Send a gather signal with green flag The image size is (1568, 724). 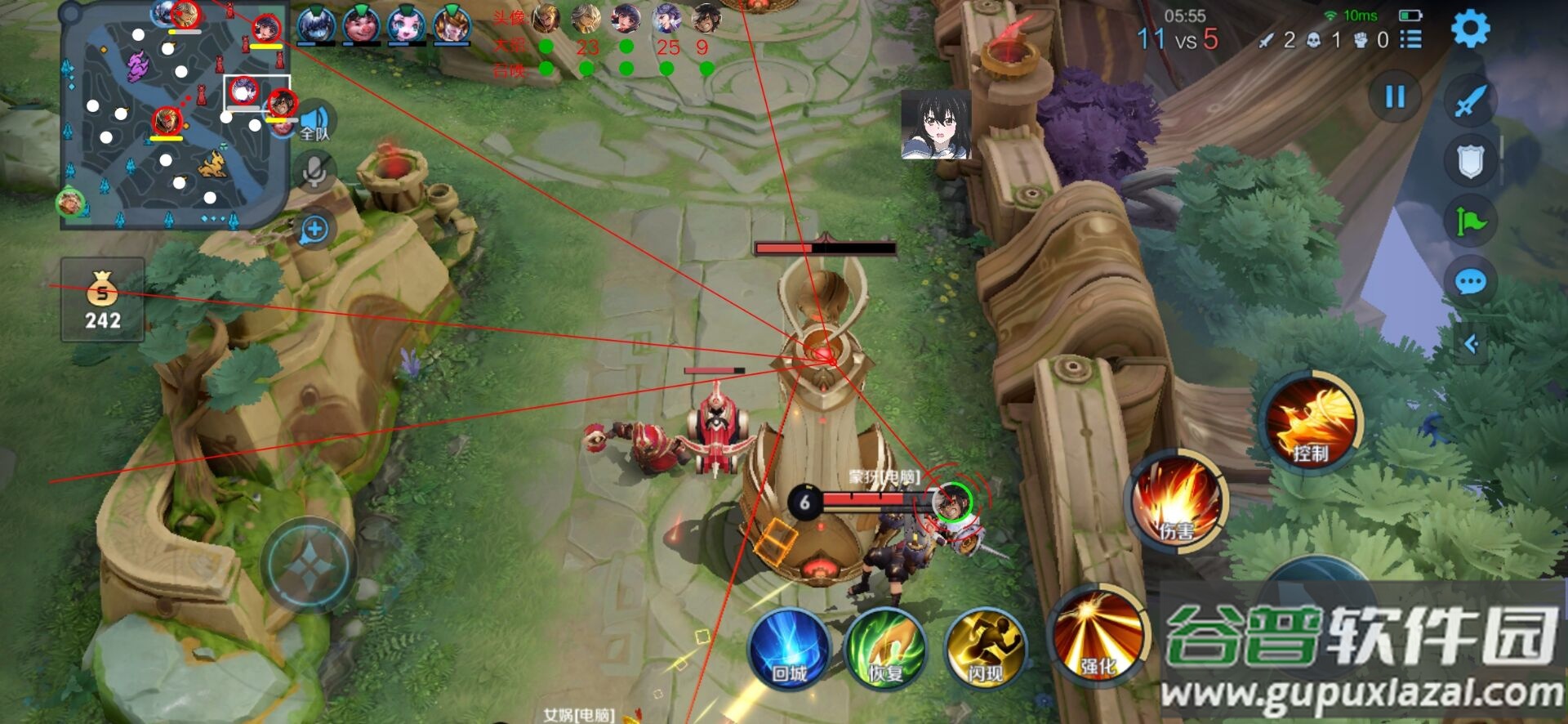(x=1470, y=221)
